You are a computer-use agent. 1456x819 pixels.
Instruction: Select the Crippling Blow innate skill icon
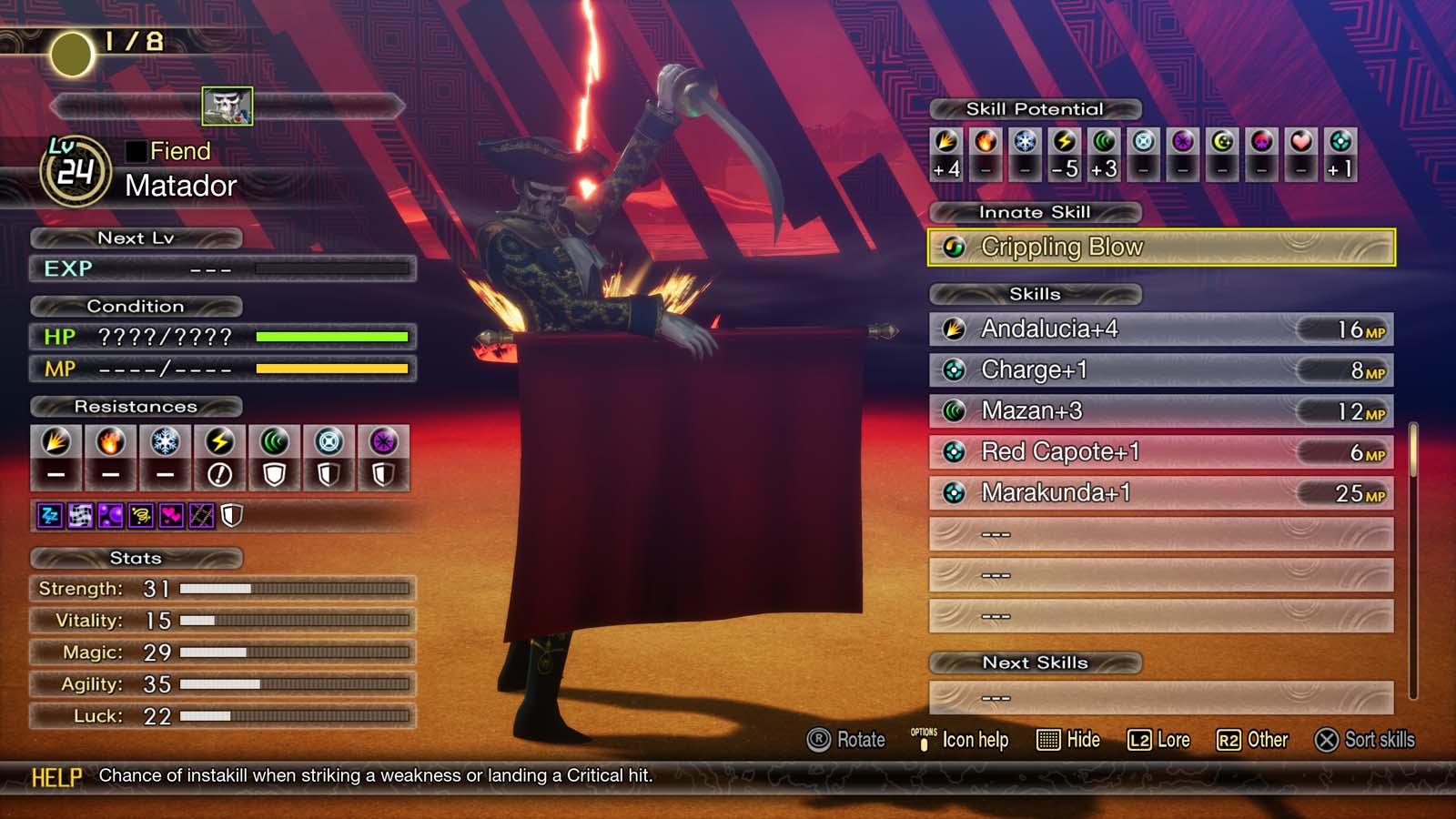pos(954,247)
